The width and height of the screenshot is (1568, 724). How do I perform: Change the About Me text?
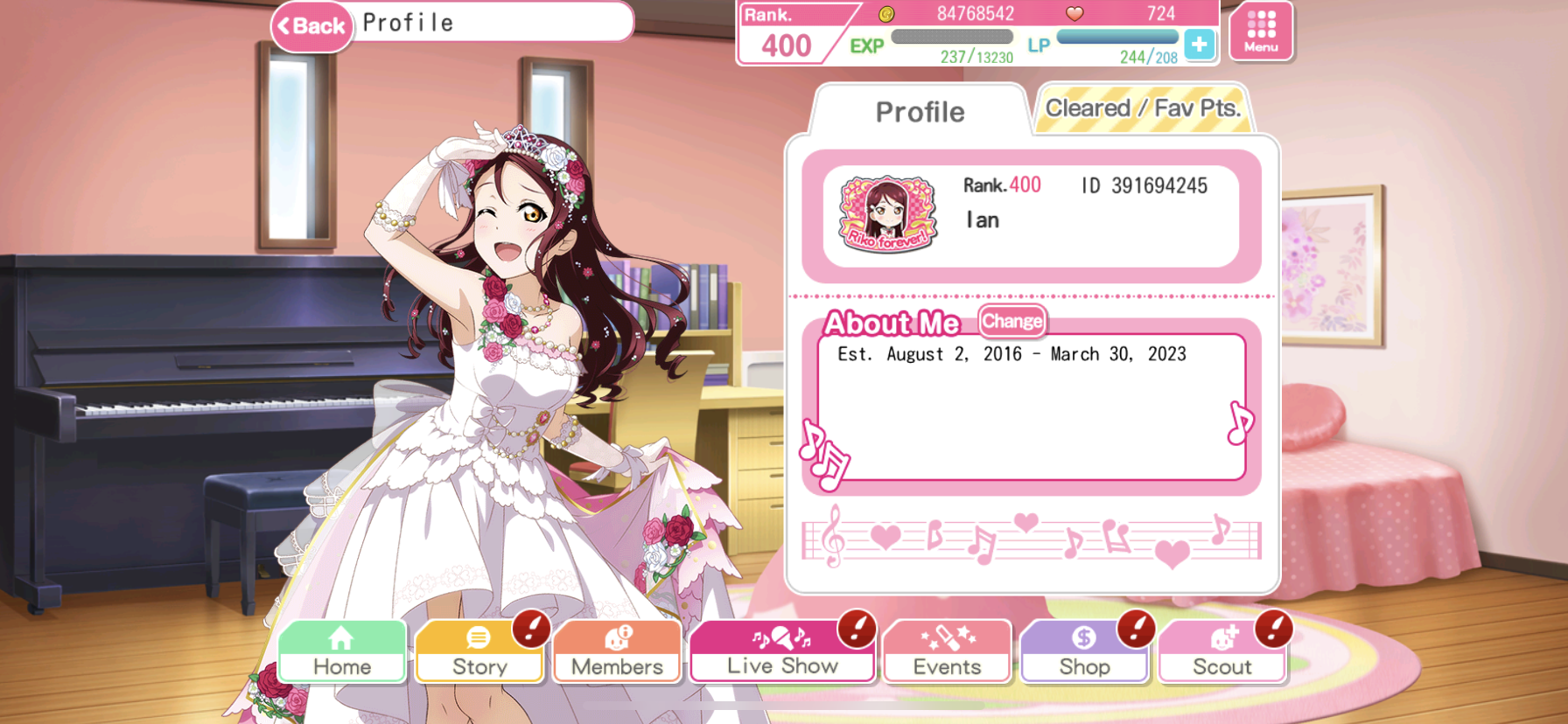point(1011,322)
